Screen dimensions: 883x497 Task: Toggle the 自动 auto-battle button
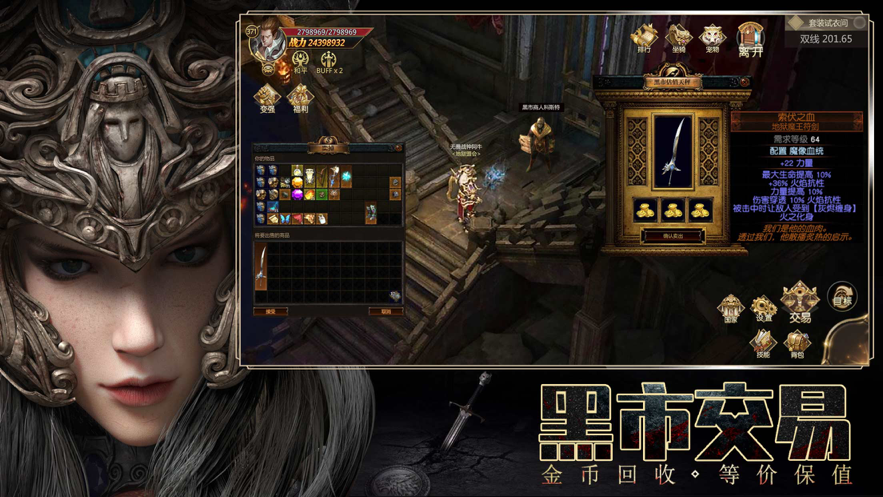click(x=843, y=296)
